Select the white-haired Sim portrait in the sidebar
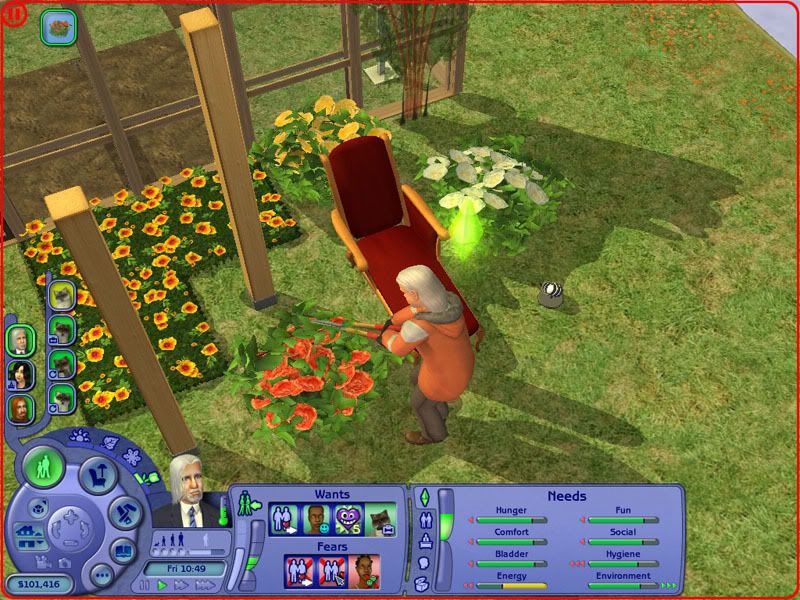Image resolution: width=800 pixels, height=600 pixels. [x=20, y=341]
